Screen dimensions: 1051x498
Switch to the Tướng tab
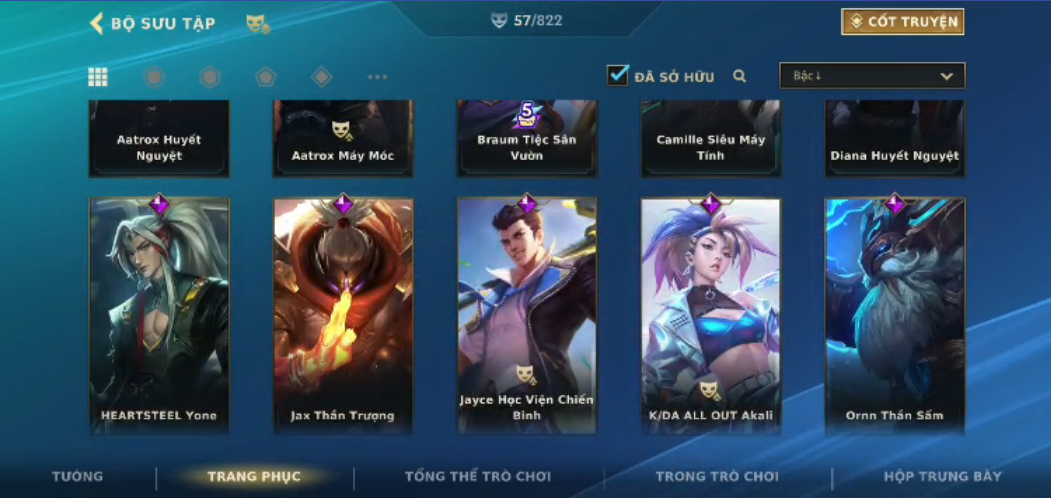coord(77,476)
